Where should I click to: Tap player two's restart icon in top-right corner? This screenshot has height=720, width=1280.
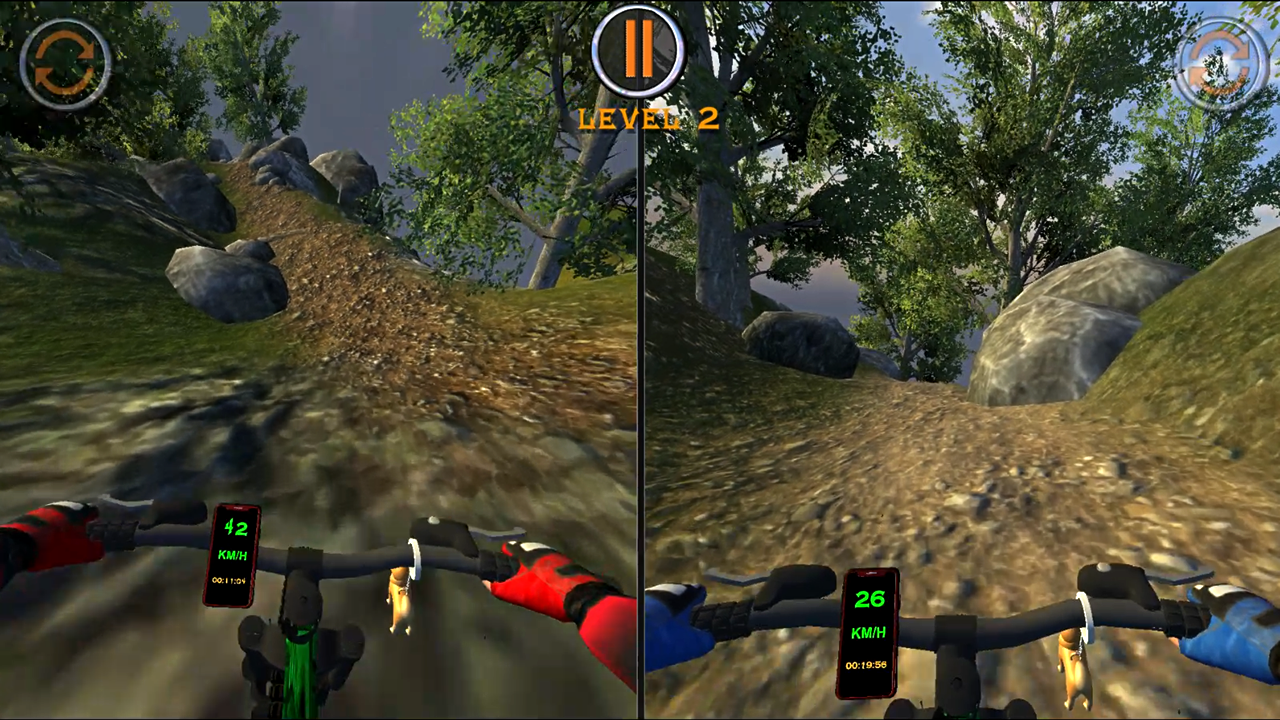click(x=1218, y=63)
